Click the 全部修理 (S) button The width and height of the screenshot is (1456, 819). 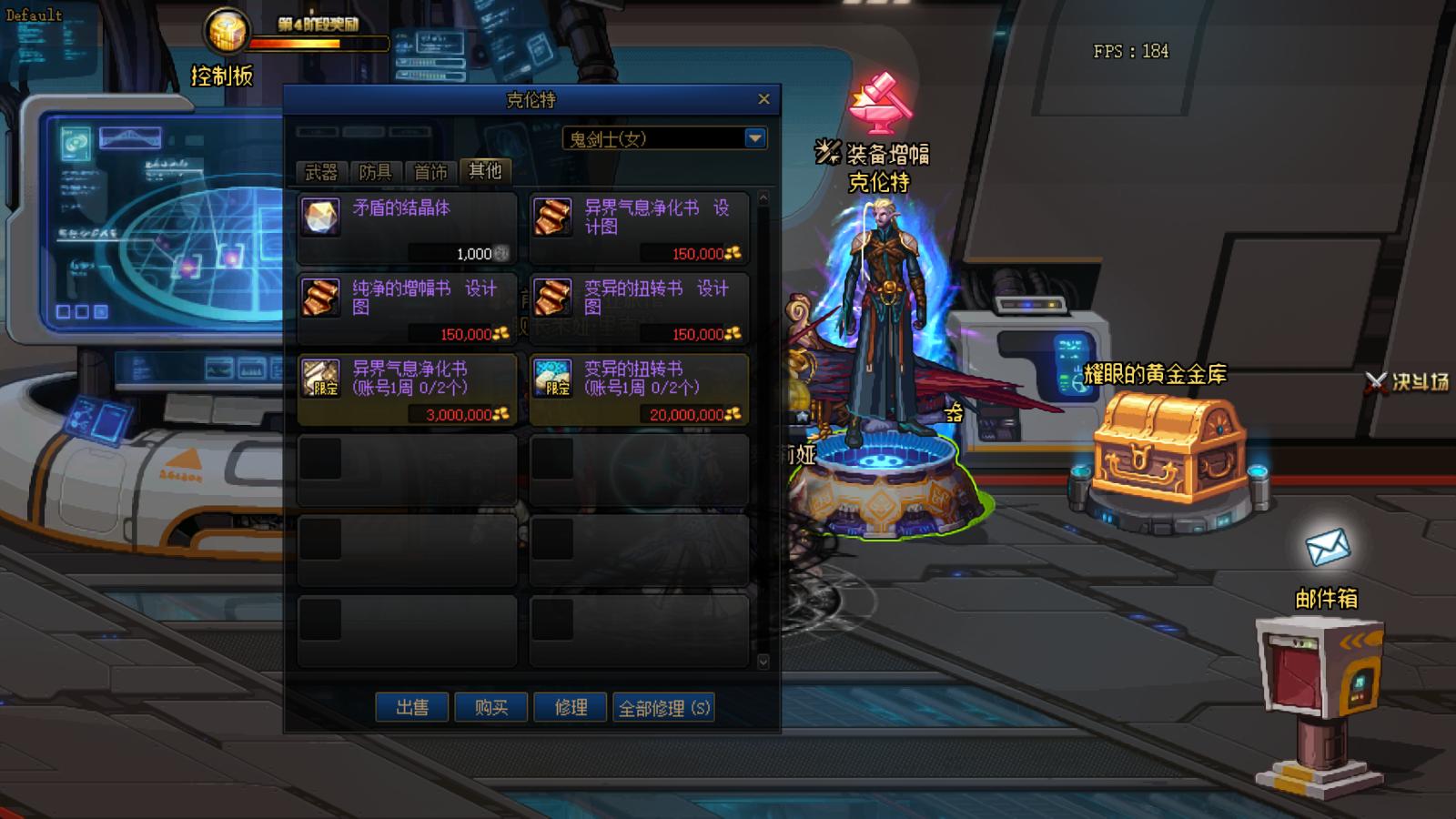tap(664, 707)
